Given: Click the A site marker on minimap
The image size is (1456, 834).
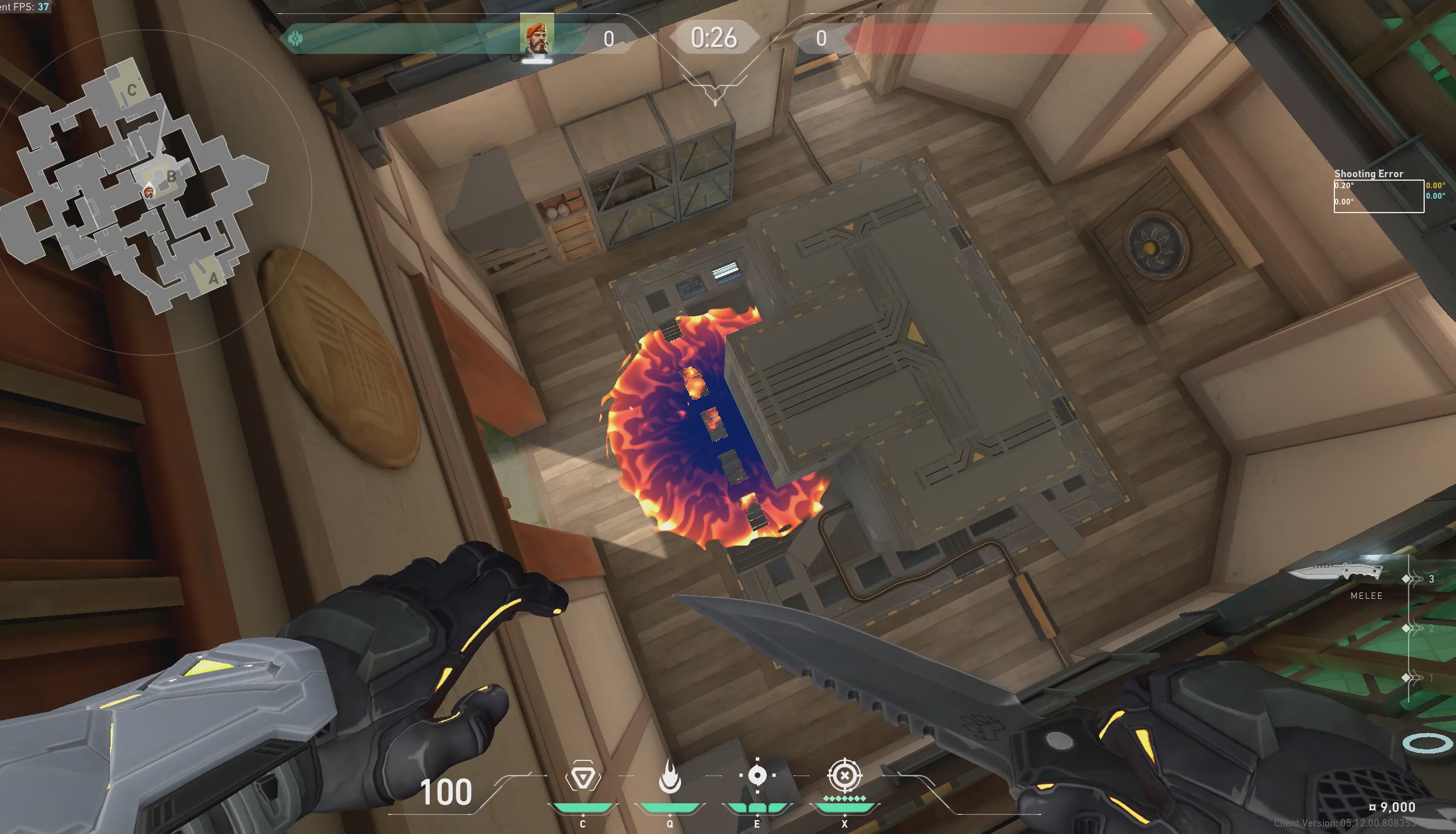Looking at the screenshot, I should pyautogui.click(x=213, y=279).
